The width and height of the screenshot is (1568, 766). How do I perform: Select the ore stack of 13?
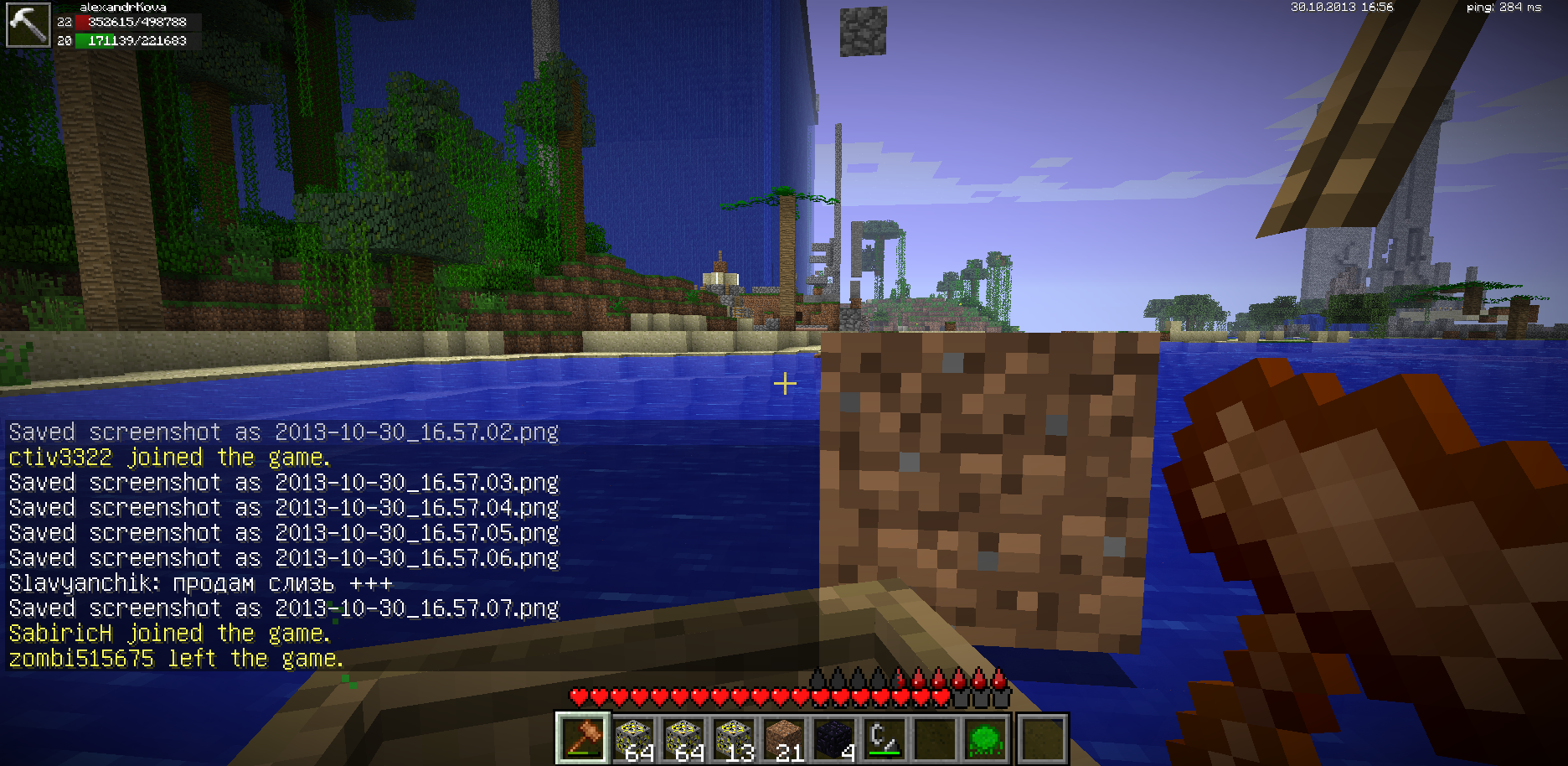(735, 738)
